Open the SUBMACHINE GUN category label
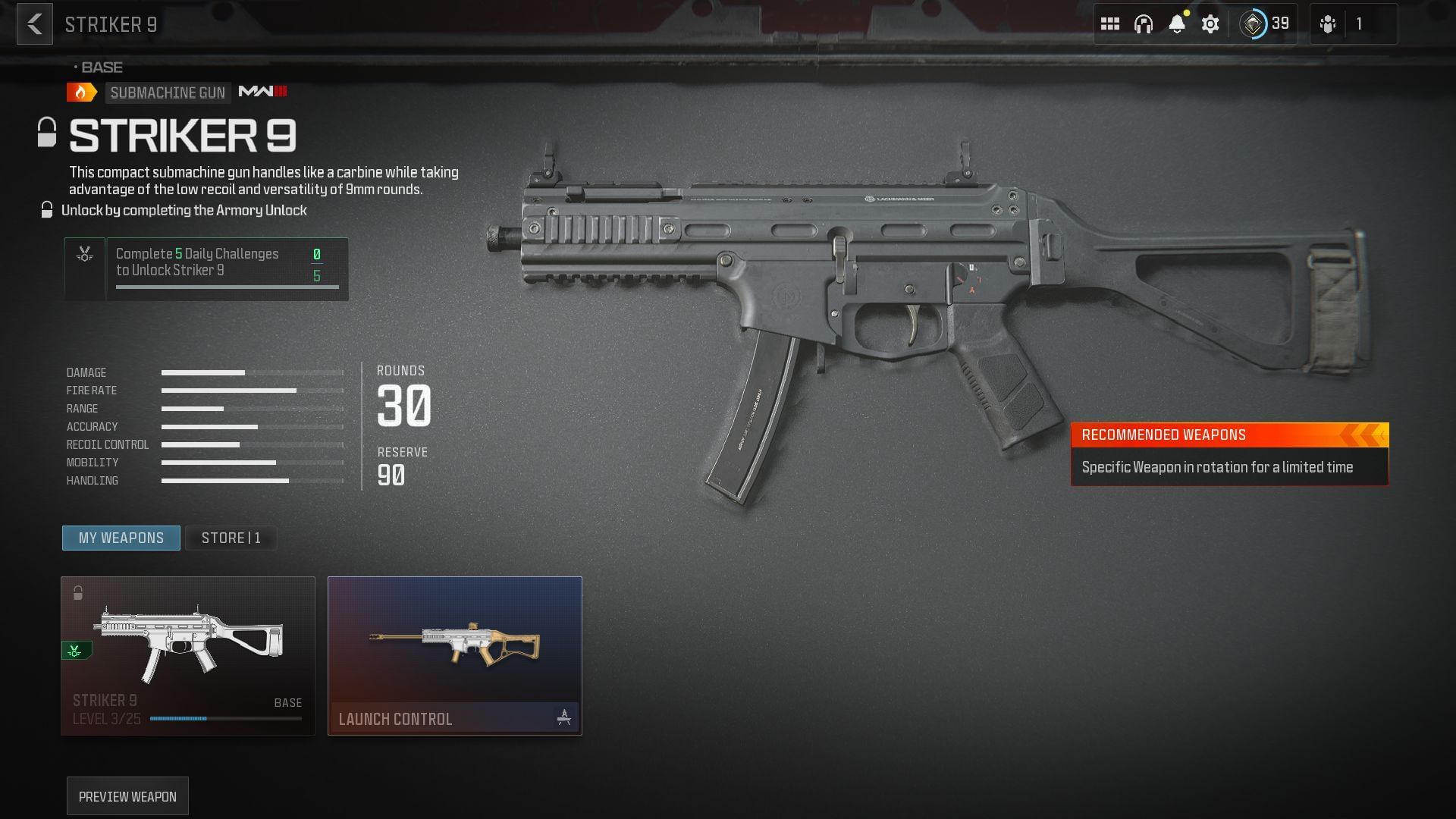This screenshot has height=819, width=1456. click(x=168, y=93)
